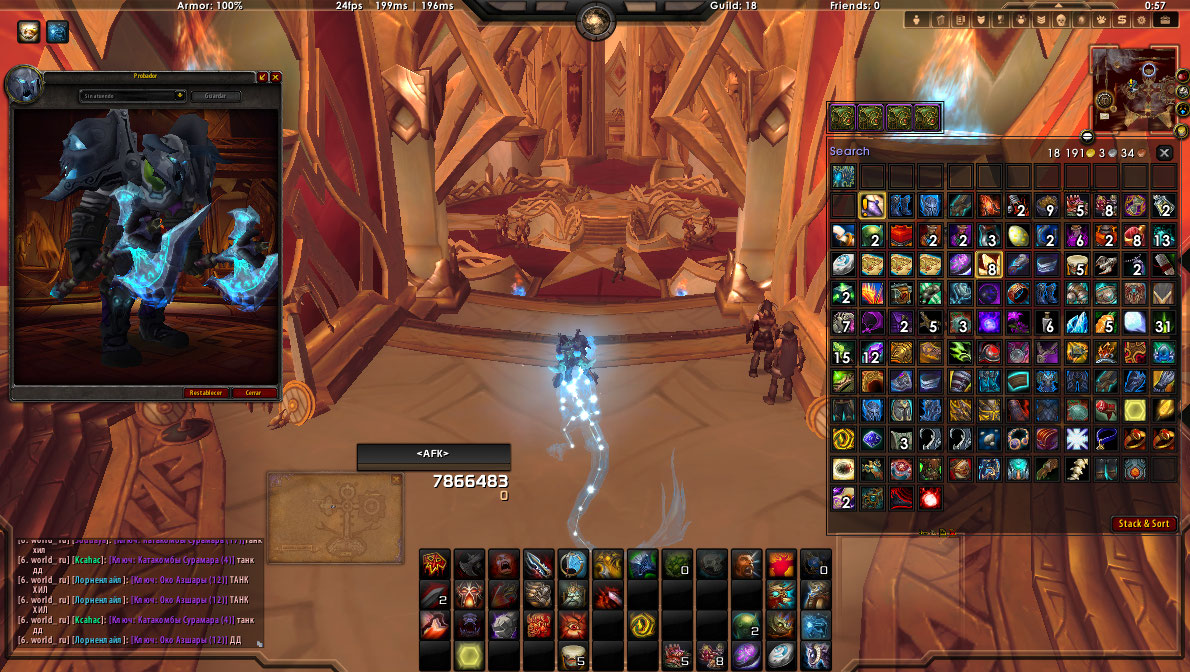Close the bag inventory window

coord(1164,153)
